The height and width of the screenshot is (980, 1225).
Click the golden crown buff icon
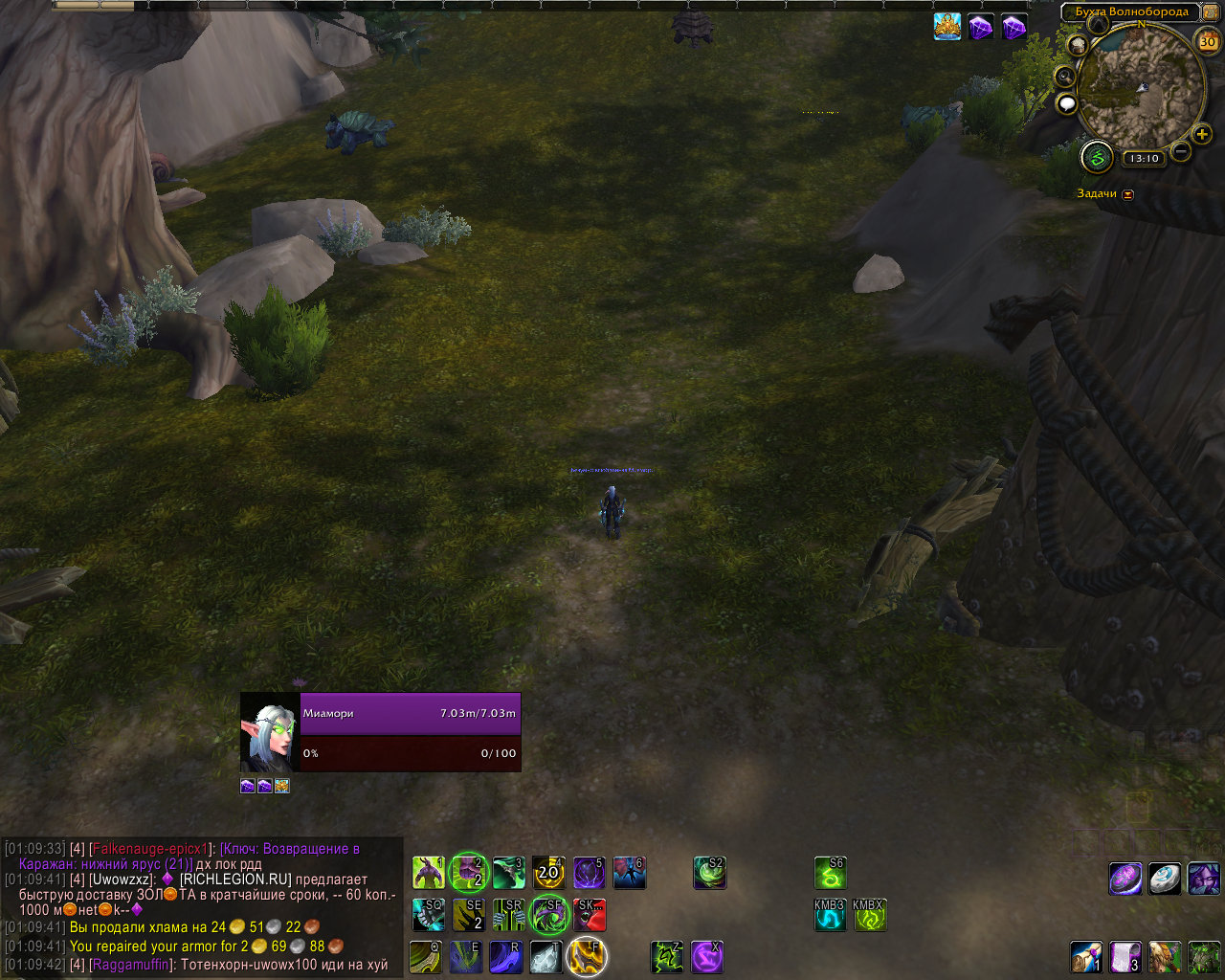pos(947,27)
